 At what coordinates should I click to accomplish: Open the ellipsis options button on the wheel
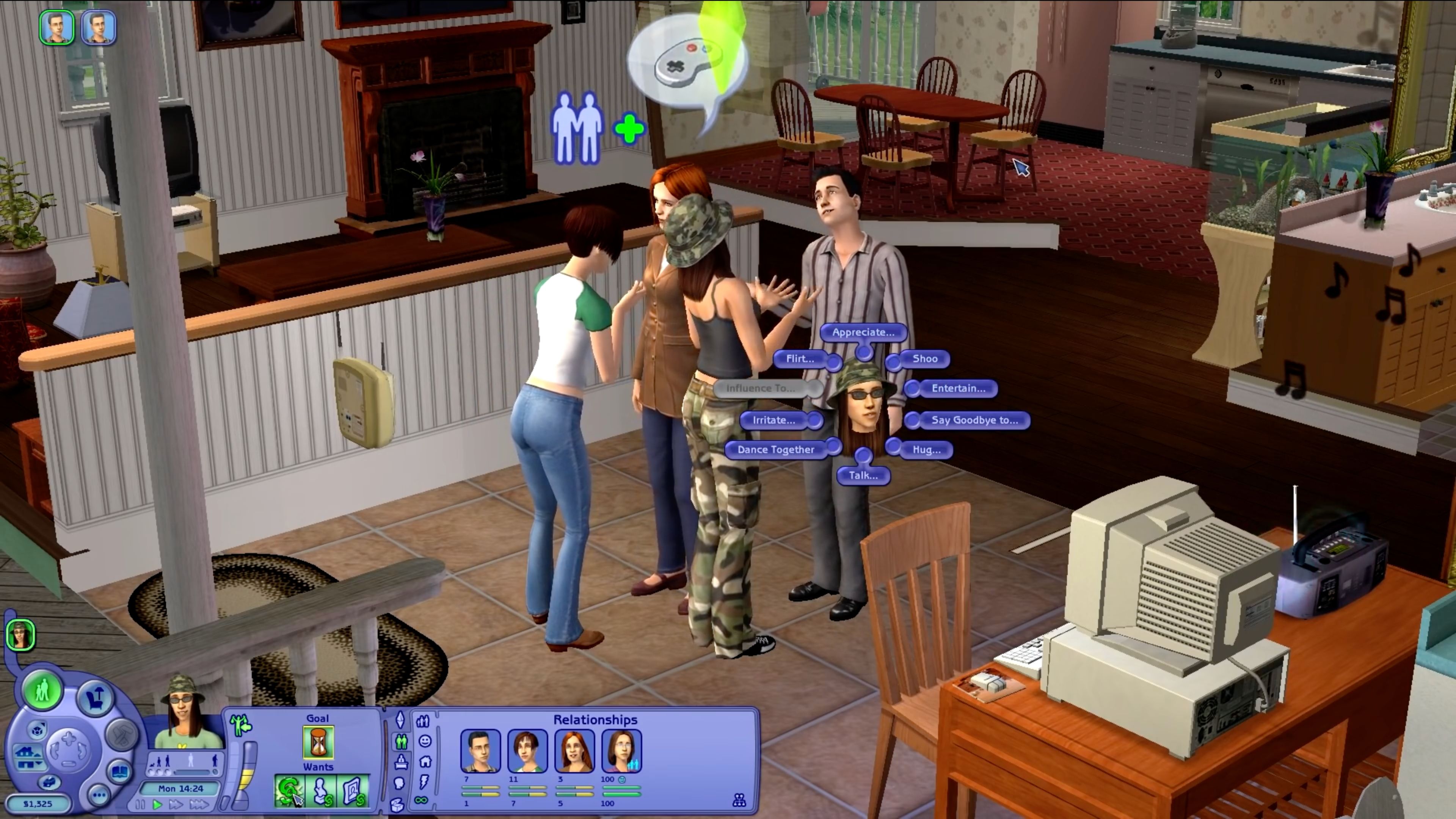click(x=99, y=796)
